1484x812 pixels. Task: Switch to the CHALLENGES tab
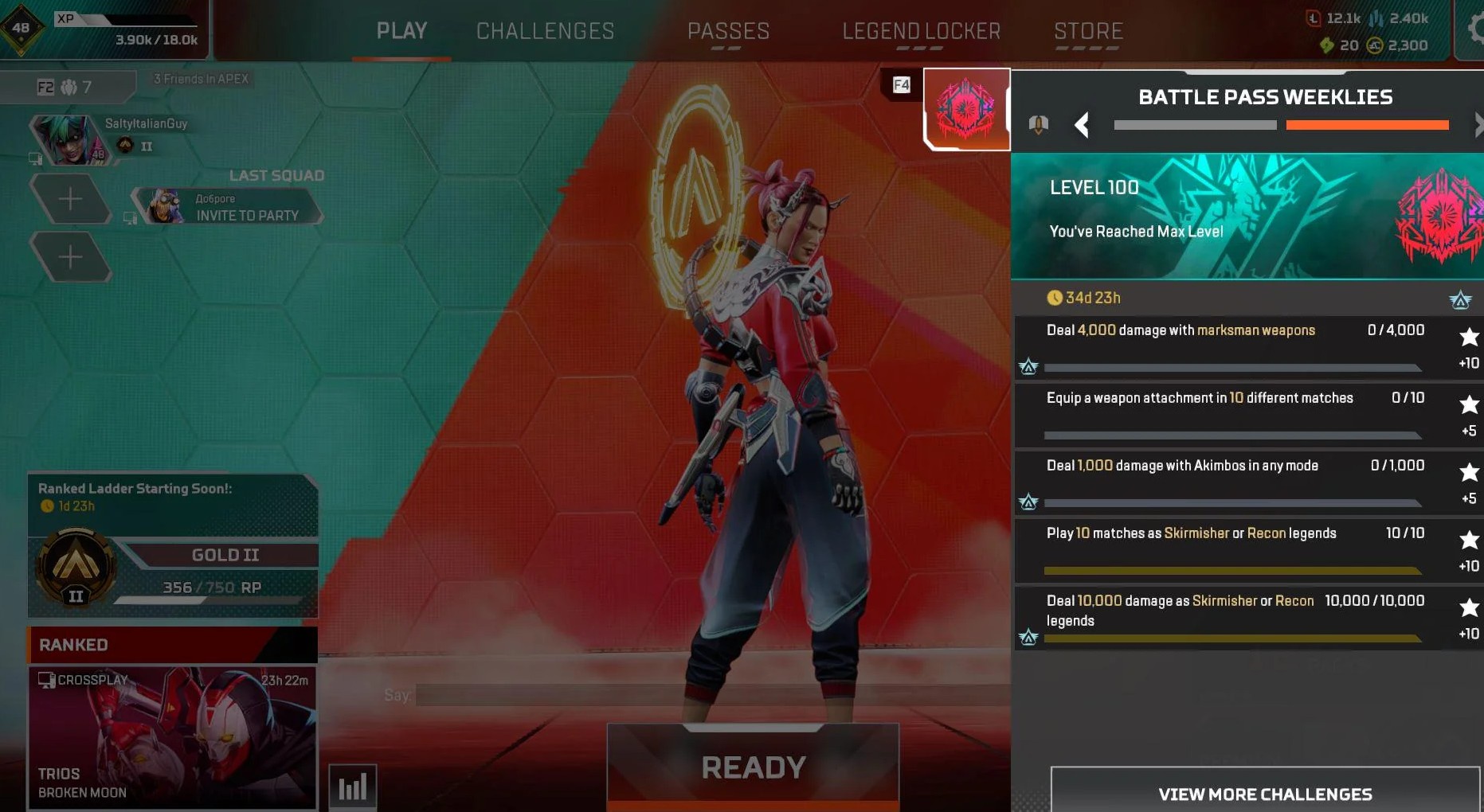[545, 31]
